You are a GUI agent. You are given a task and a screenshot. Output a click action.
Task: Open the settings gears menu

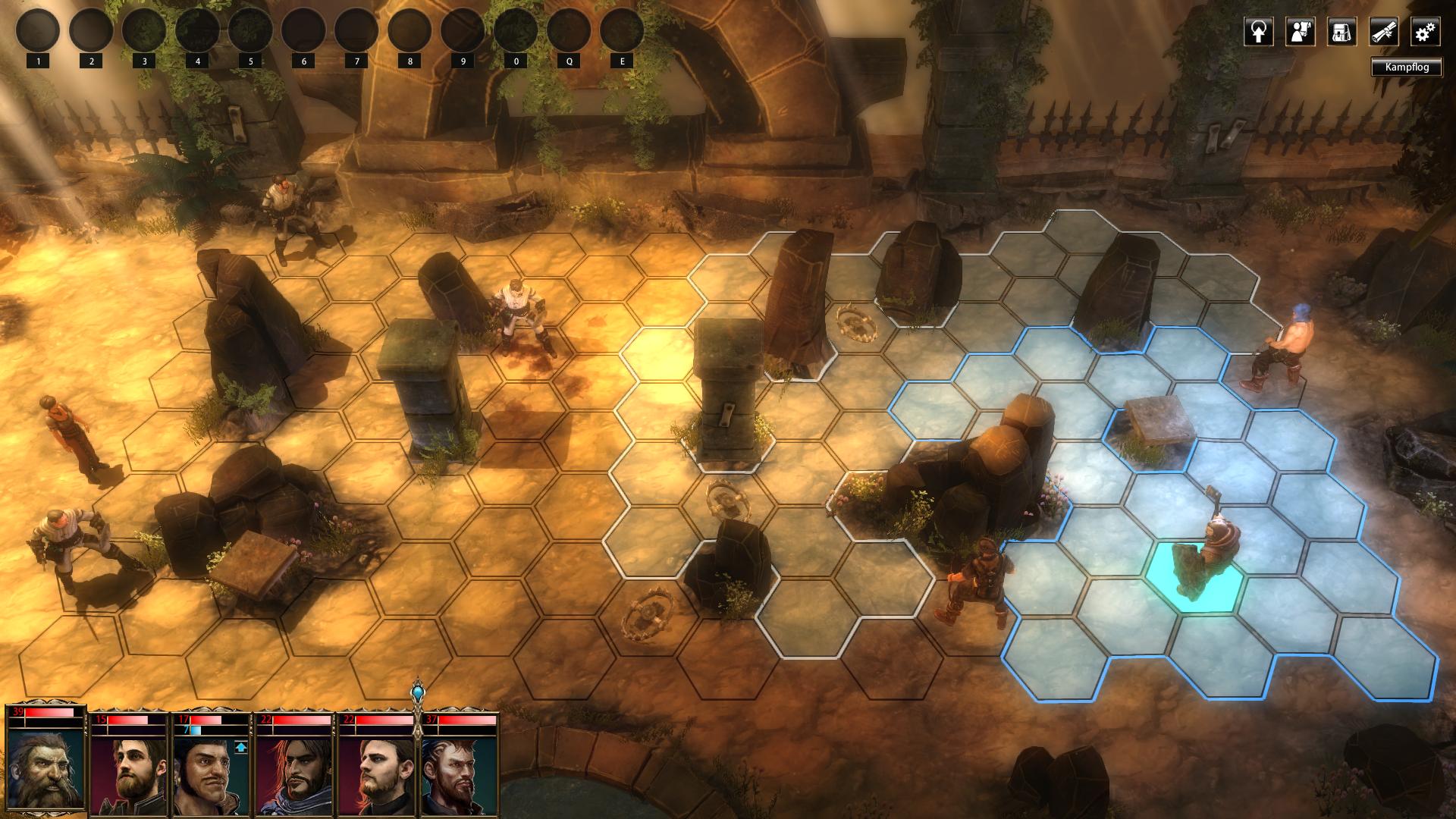[1425, 32]
